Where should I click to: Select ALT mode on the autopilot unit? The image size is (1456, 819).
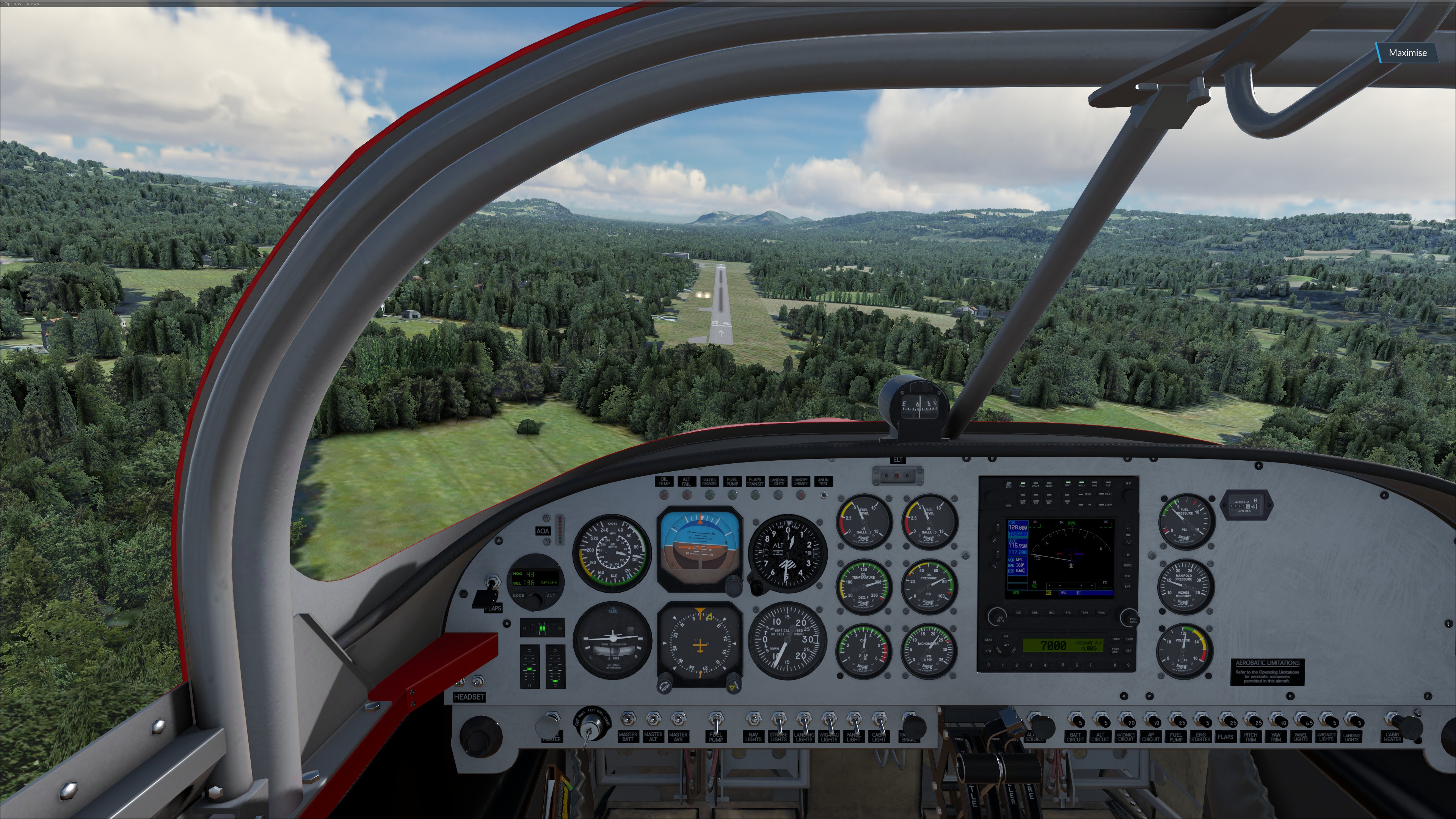[x=551, y=596]
